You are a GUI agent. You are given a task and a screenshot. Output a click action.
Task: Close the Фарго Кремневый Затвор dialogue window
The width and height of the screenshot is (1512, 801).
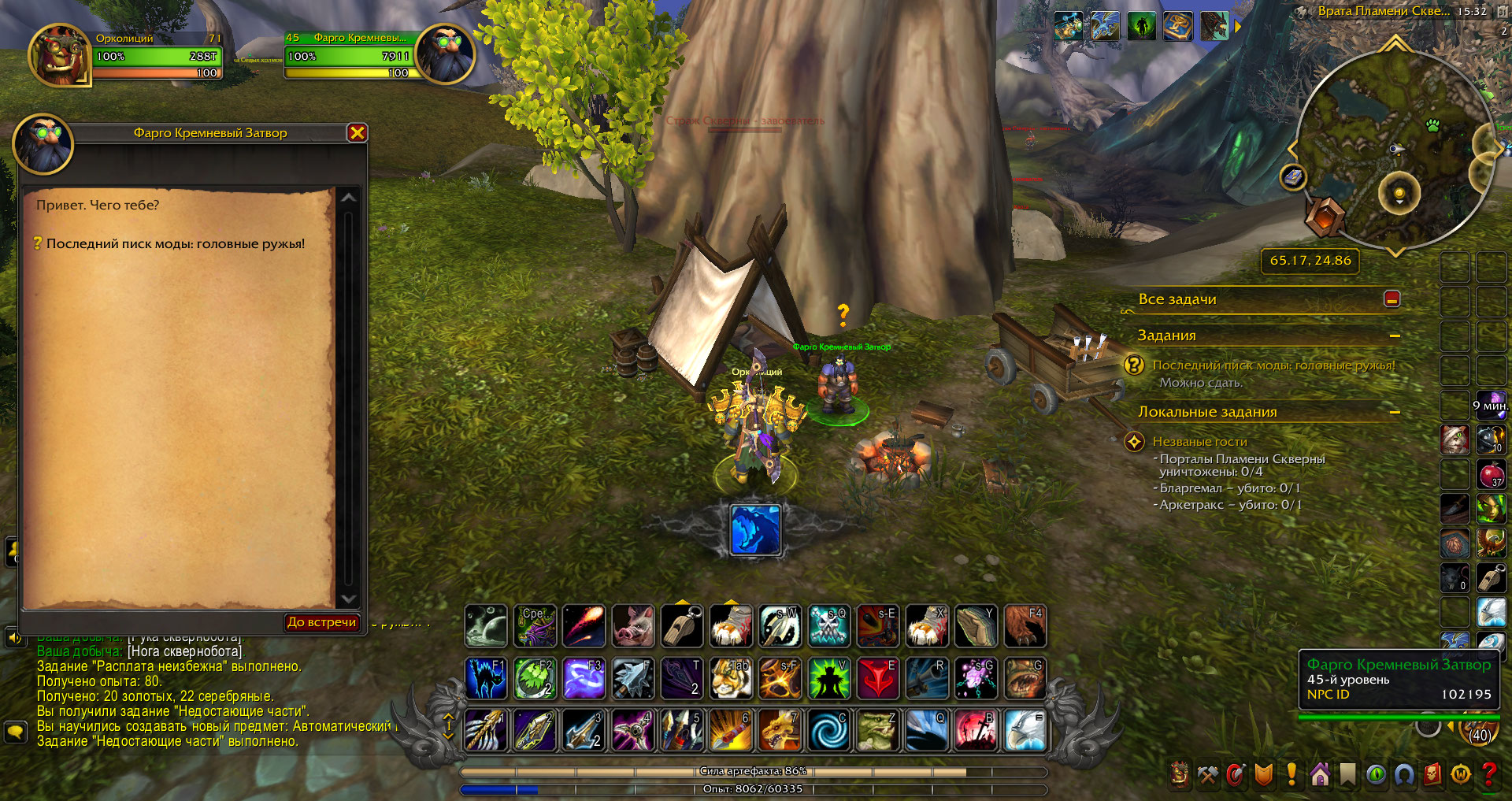357,132
